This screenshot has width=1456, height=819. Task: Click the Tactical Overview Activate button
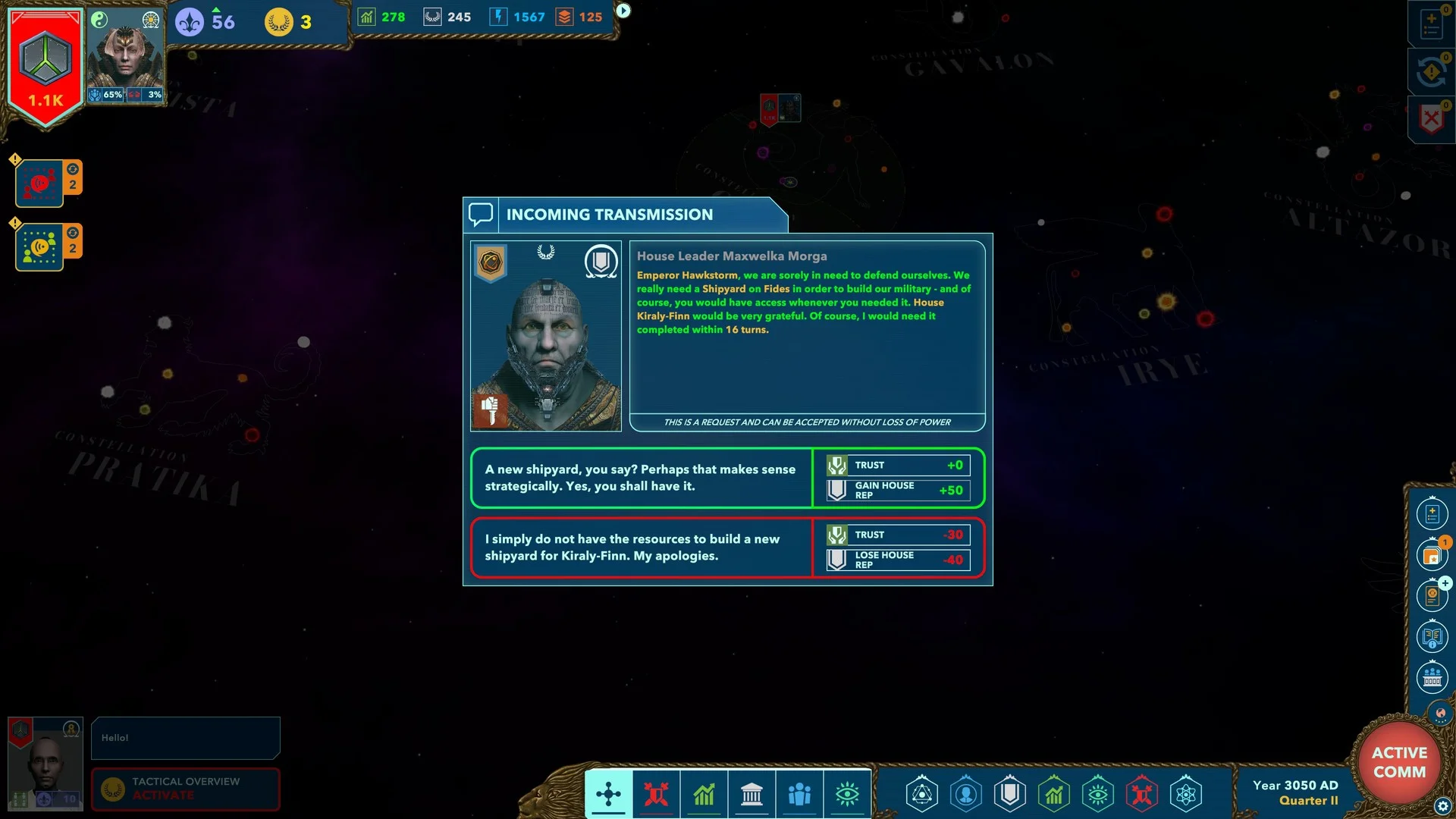(186, 789)
